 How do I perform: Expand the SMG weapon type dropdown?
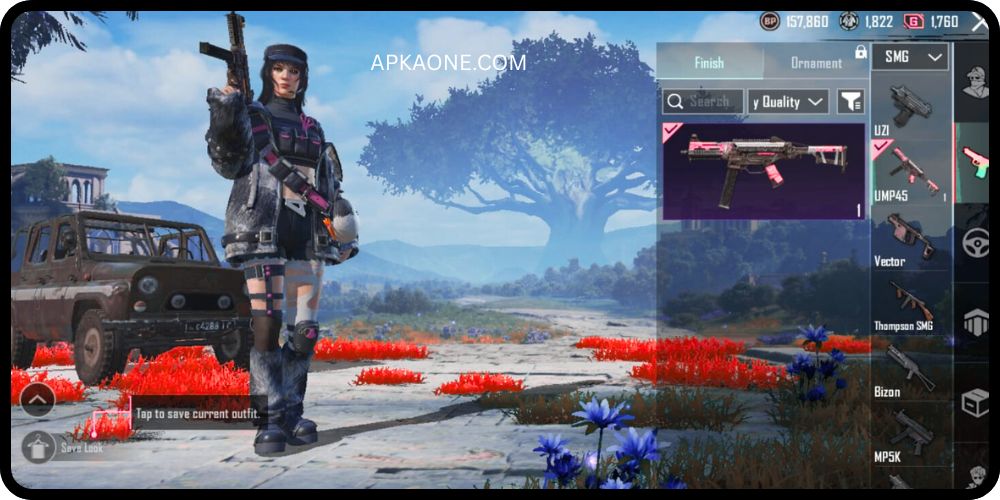point(910,57)
